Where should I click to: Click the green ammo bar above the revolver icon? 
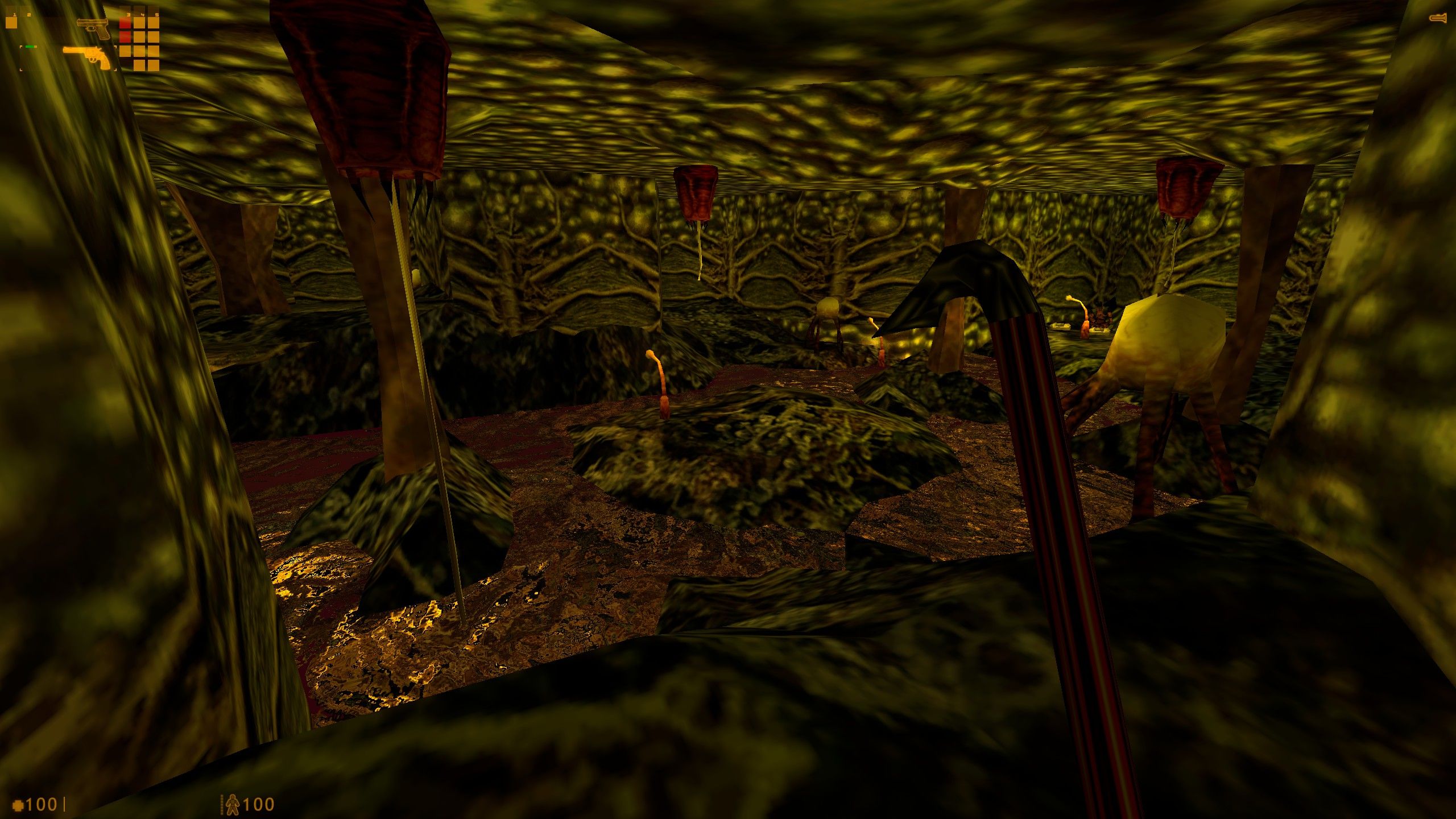(x=31, y=47)
